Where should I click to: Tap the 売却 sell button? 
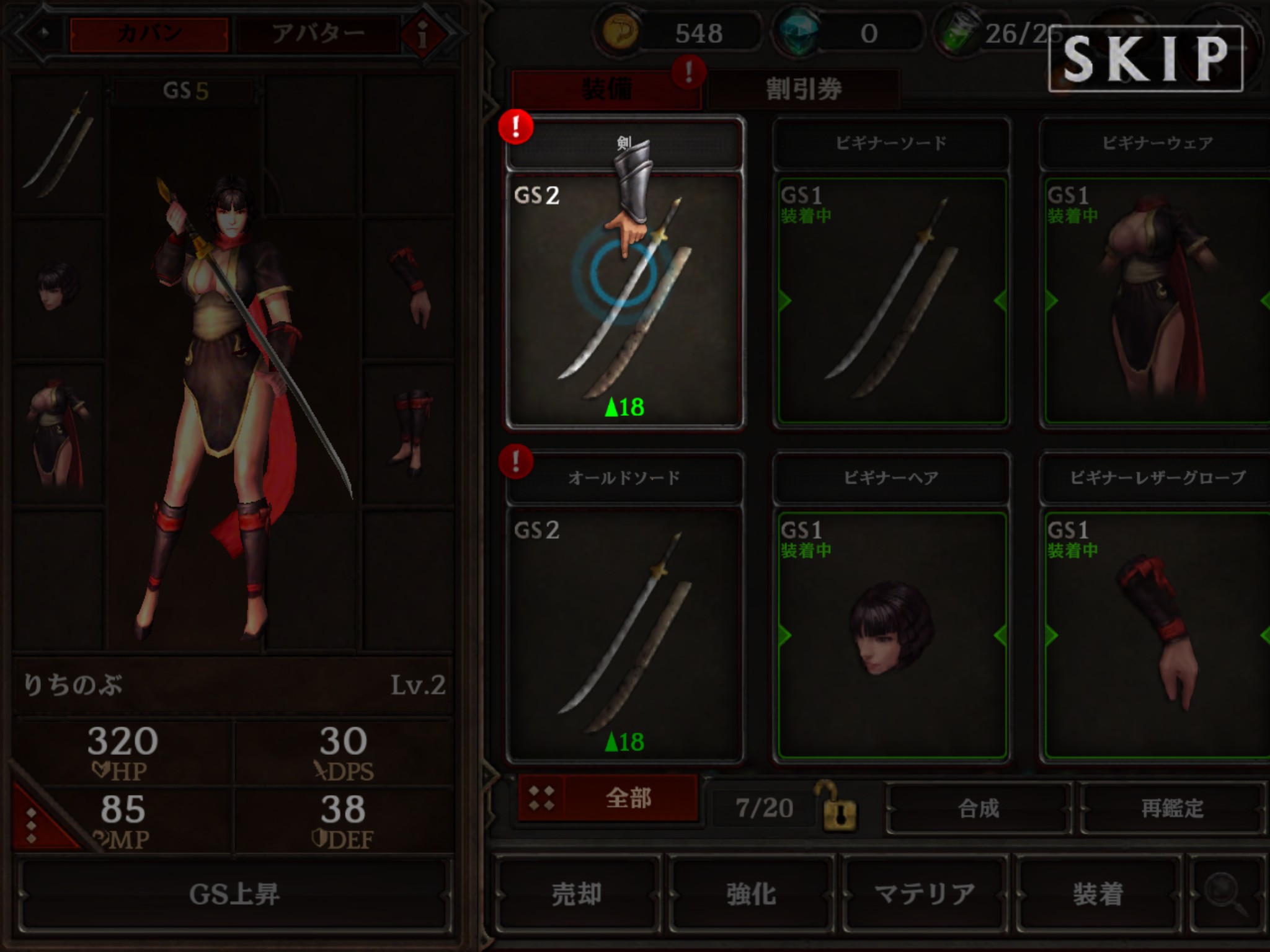[577, 894]
